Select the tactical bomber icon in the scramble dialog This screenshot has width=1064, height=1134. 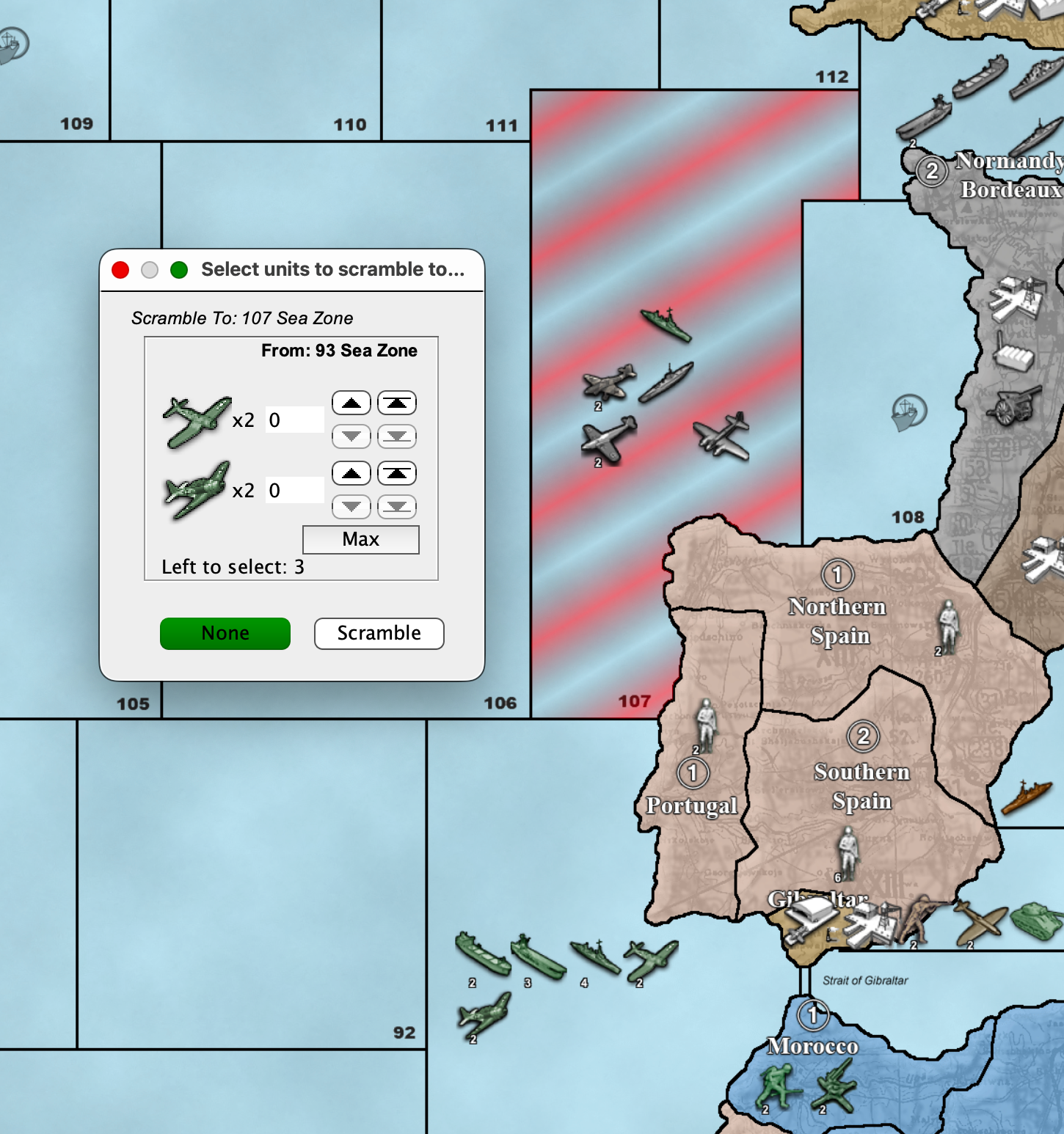click(x=198, y=490)
